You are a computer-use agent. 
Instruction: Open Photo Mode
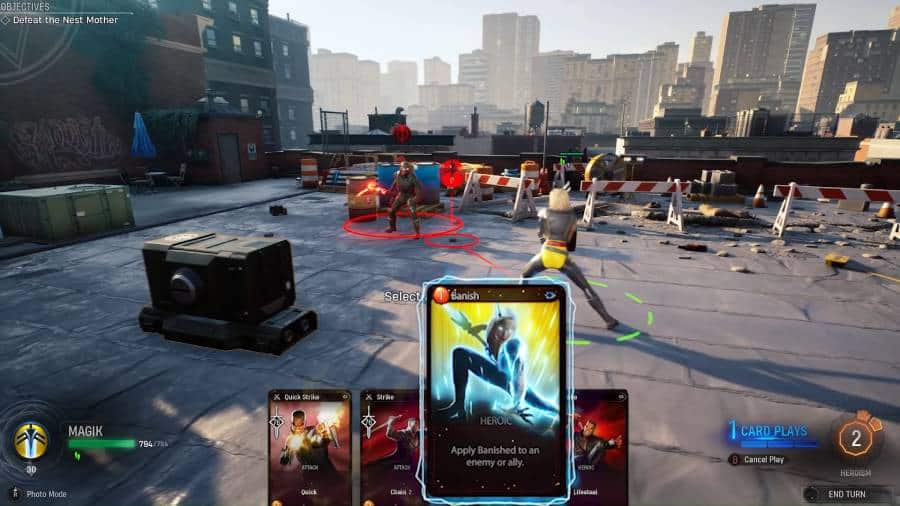(44, 493)
